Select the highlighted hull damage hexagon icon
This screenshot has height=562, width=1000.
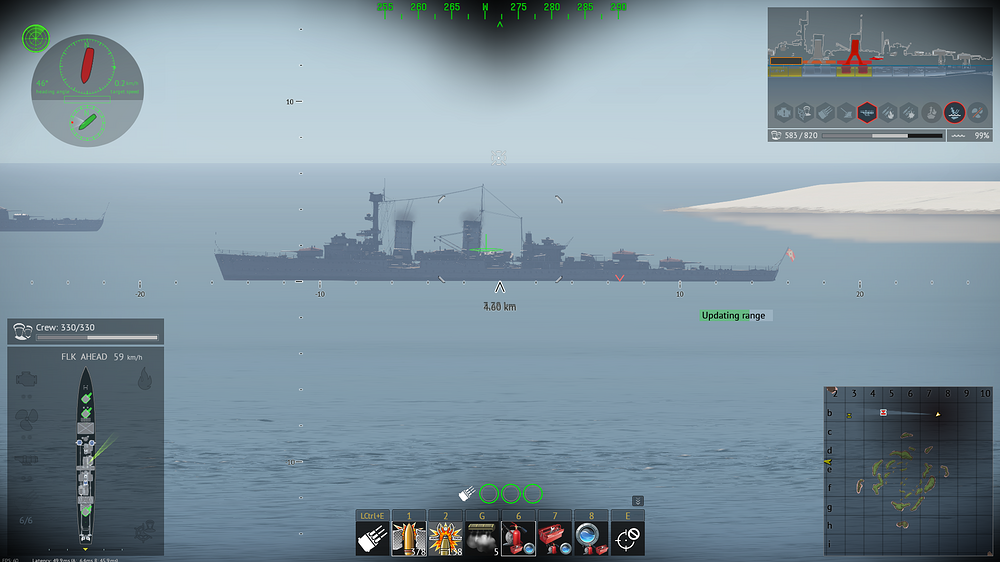866,112
